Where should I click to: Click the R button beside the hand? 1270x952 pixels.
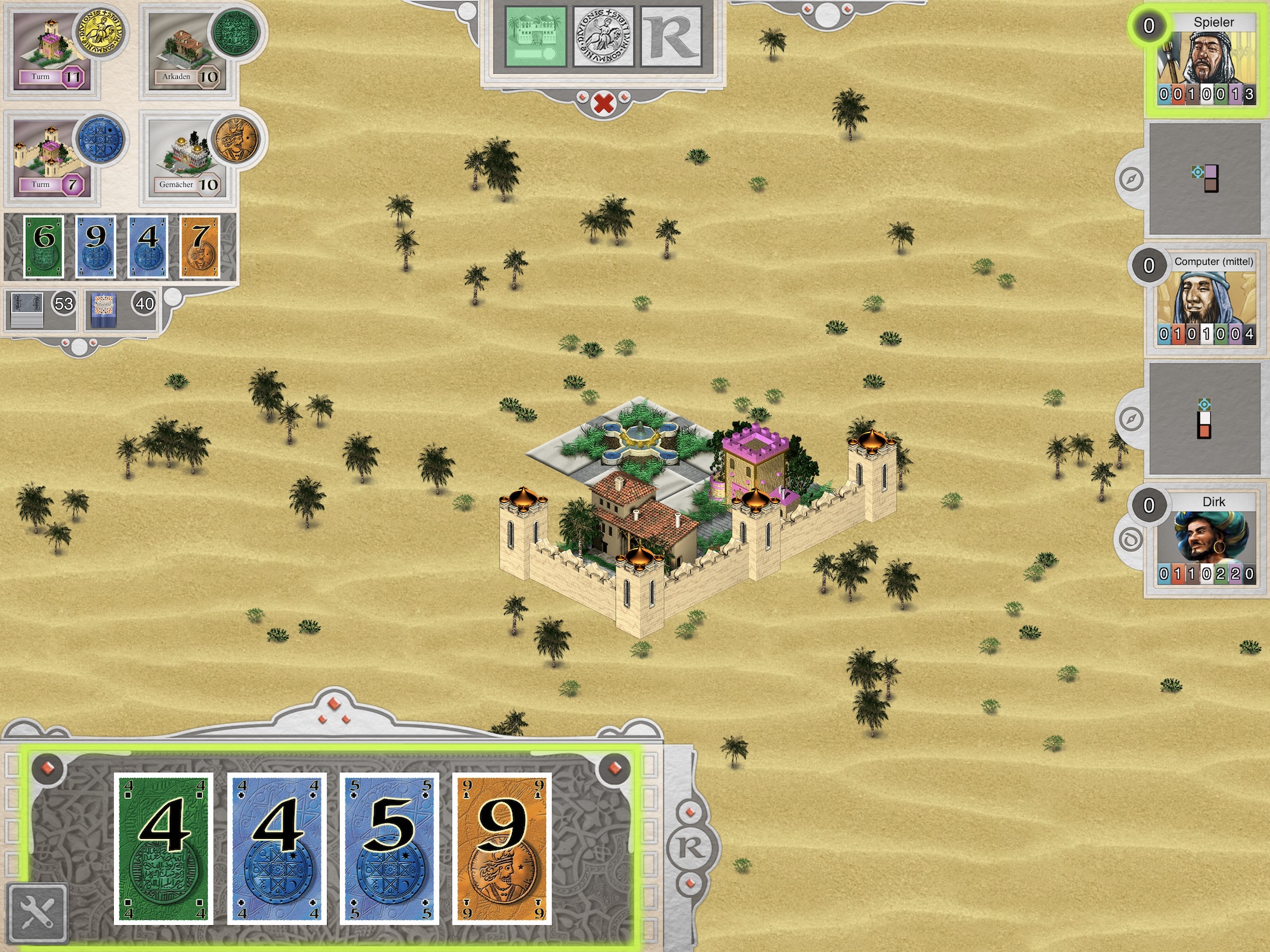click(x=691, y=847)
